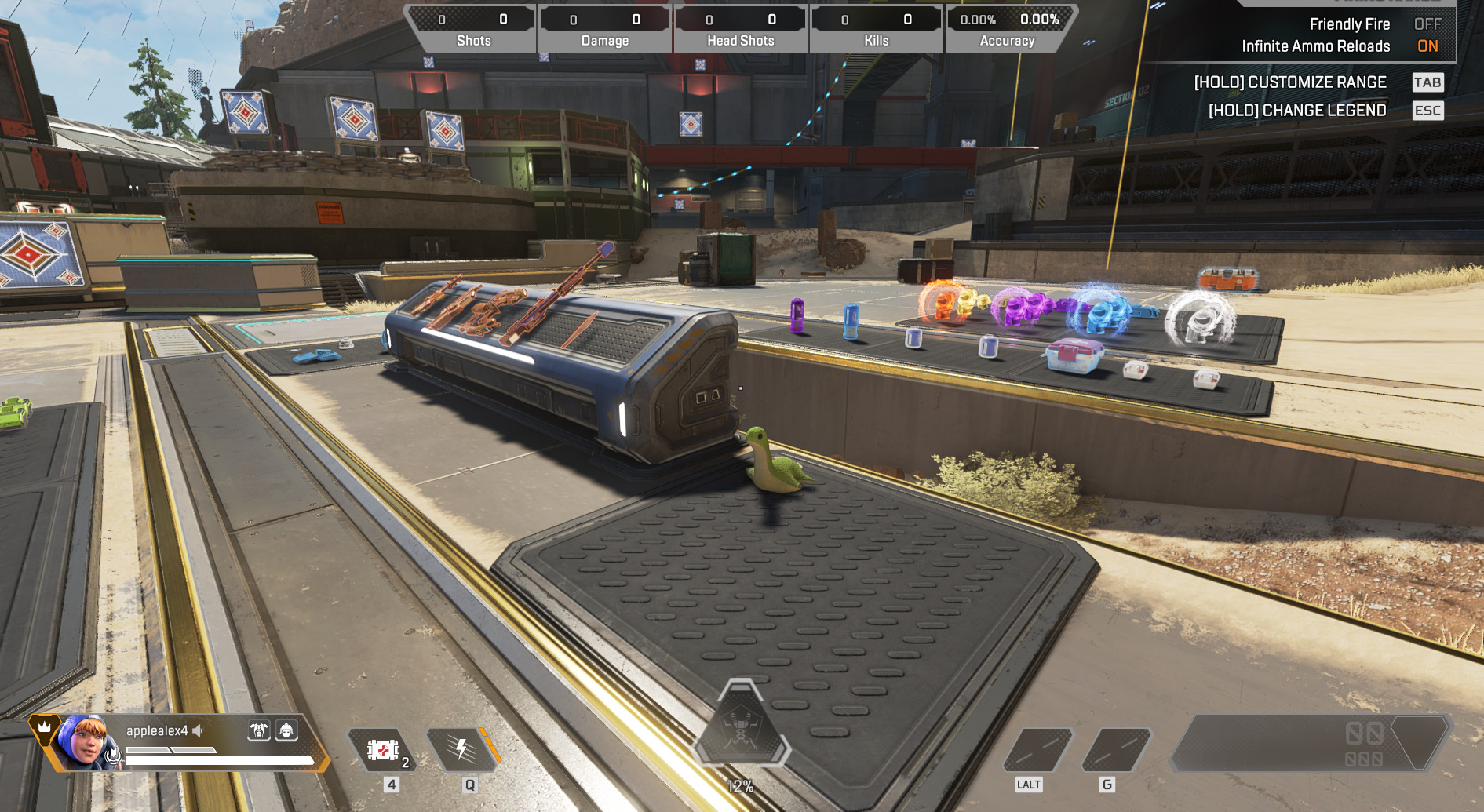This screenshot has width=1484, height=812.
Task: Select the health kit slot showing 2
Action: 383,750
